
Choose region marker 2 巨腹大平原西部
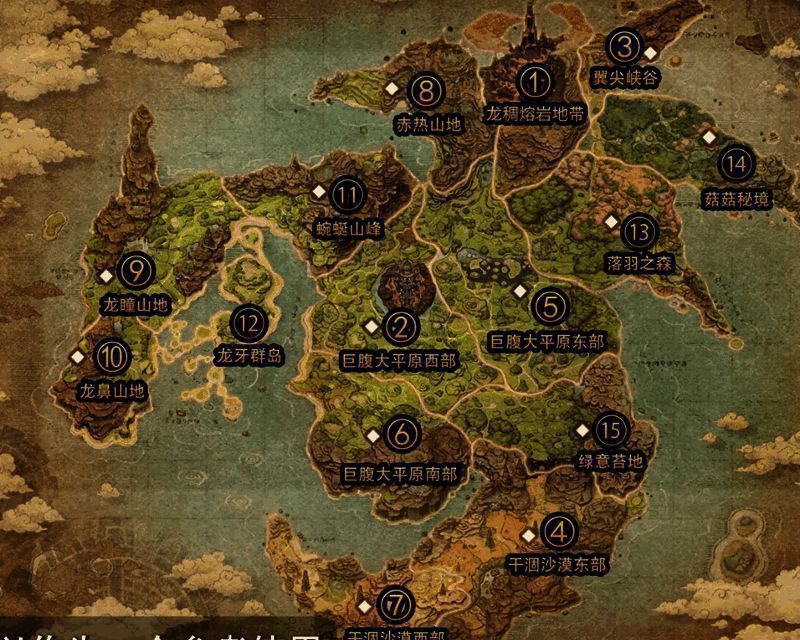click(x=402, y=326)
